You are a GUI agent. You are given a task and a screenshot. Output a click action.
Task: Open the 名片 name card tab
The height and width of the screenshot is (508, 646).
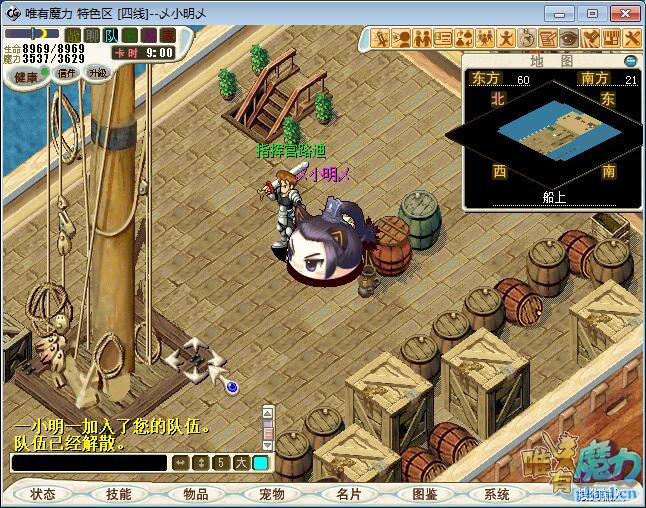(x=348, y=494)
